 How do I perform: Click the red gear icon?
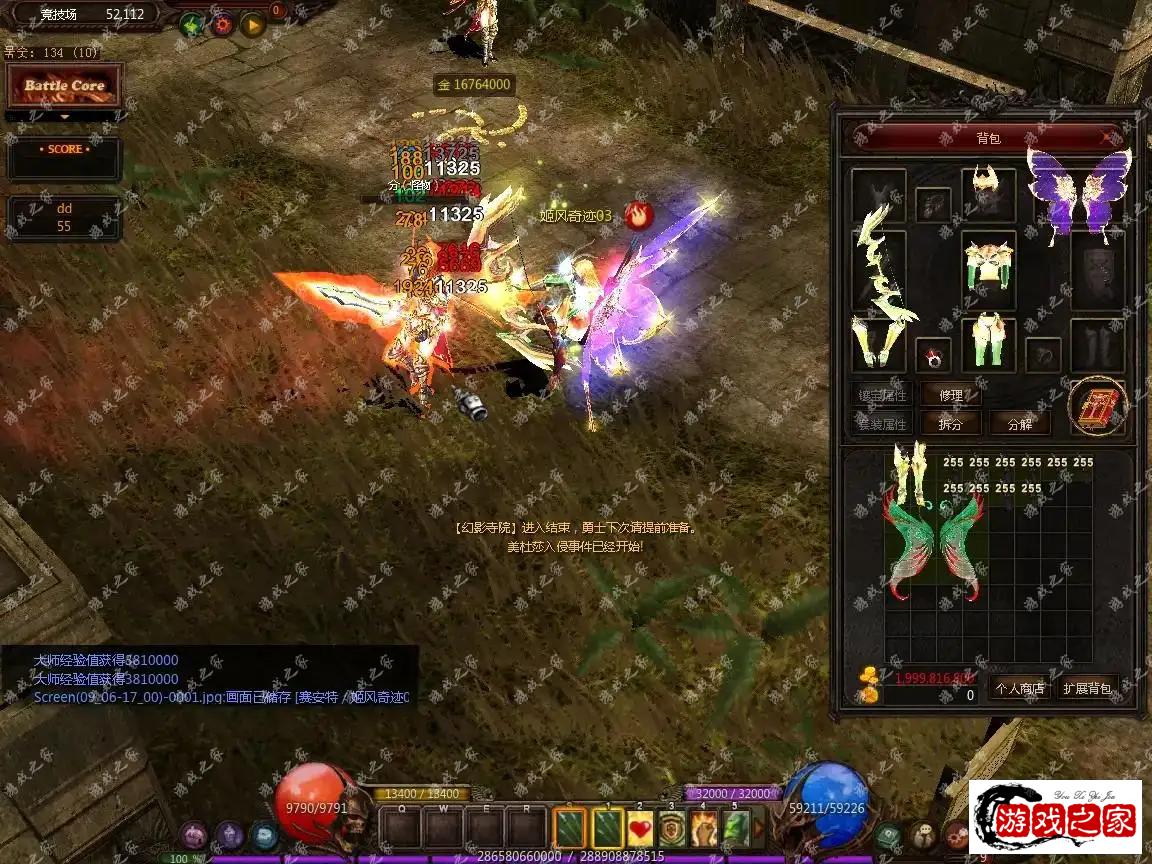tap(222, 23)
